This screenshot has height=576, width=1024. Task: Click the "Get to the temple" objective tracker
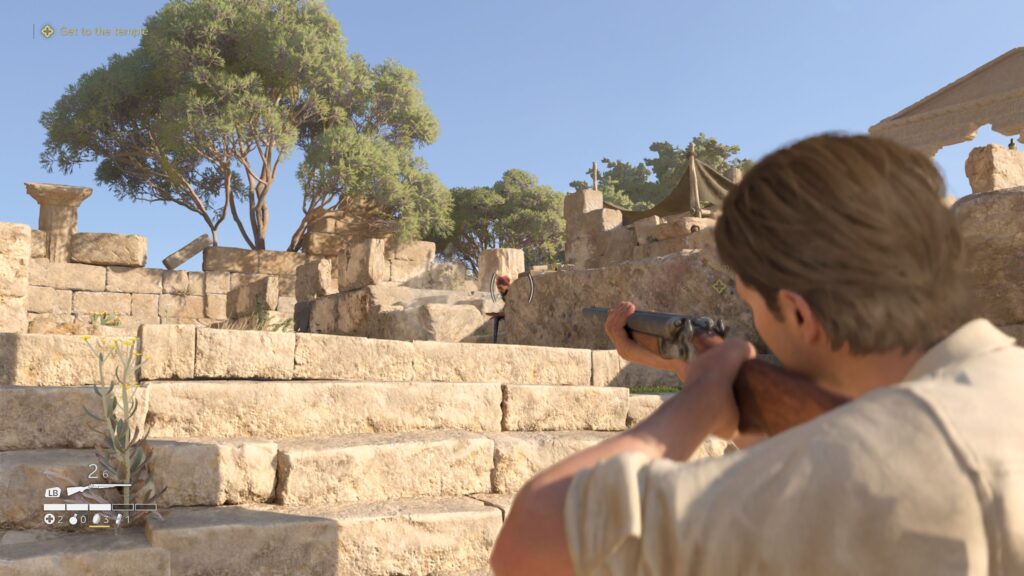[93, 31]
